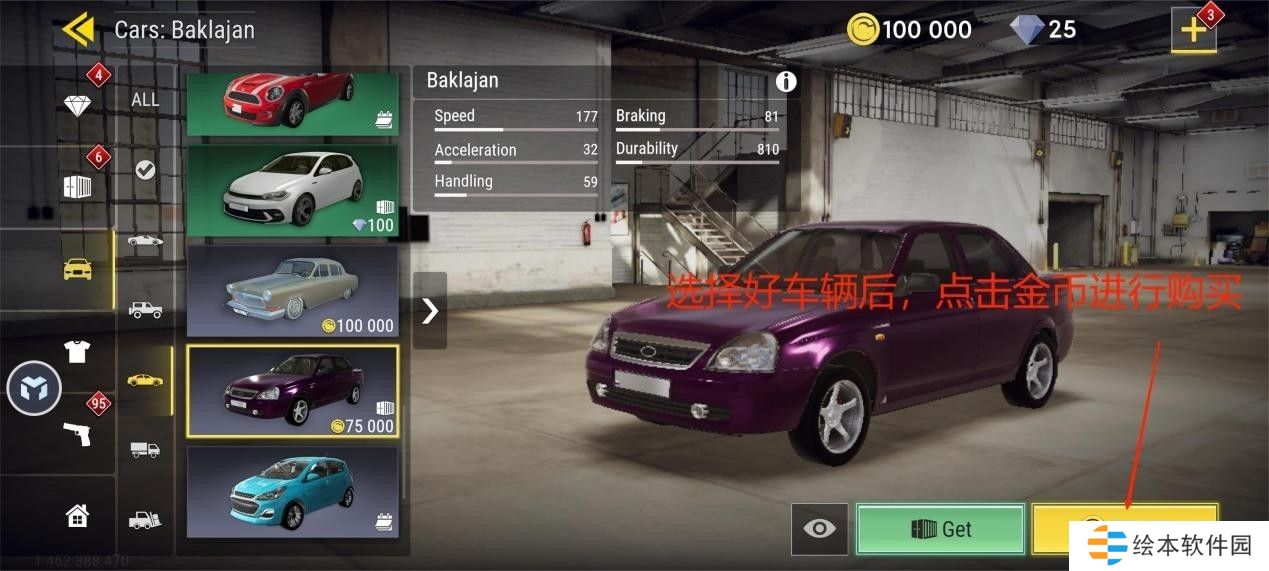This screenshot has width=1269, height=571.
Task: Click the round cube icon button
Action: coord(34,389)
